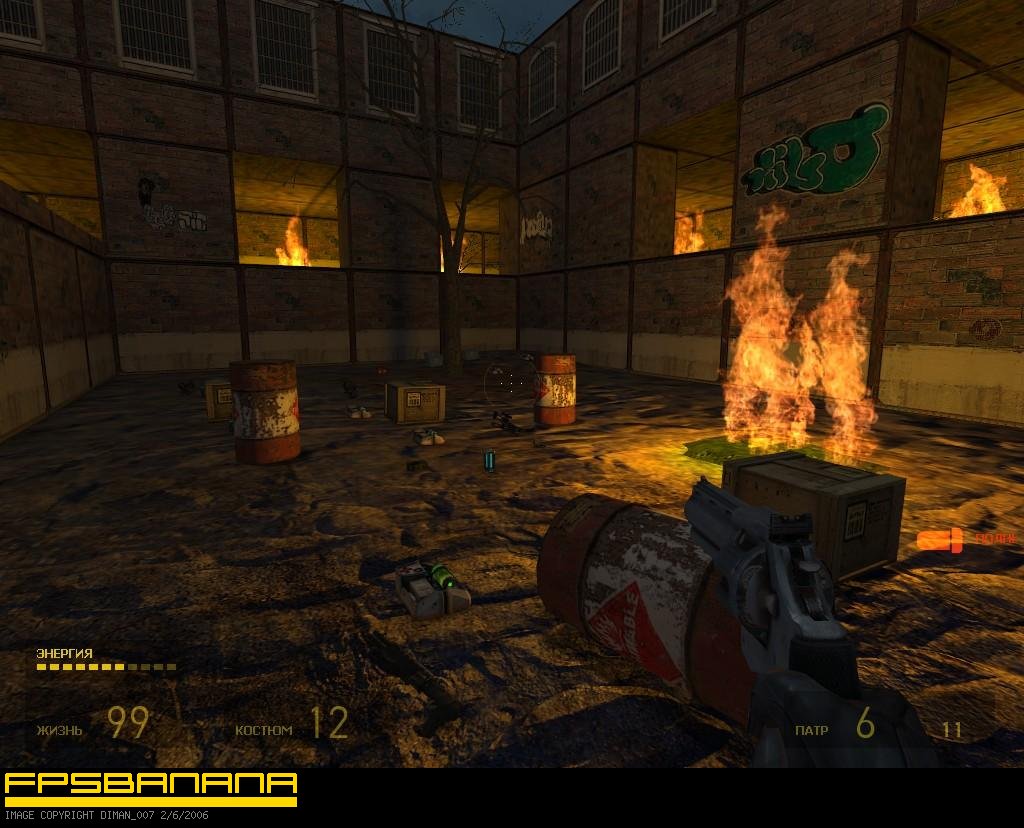Click the FPSBanana watermark logo

click(151, 787)
